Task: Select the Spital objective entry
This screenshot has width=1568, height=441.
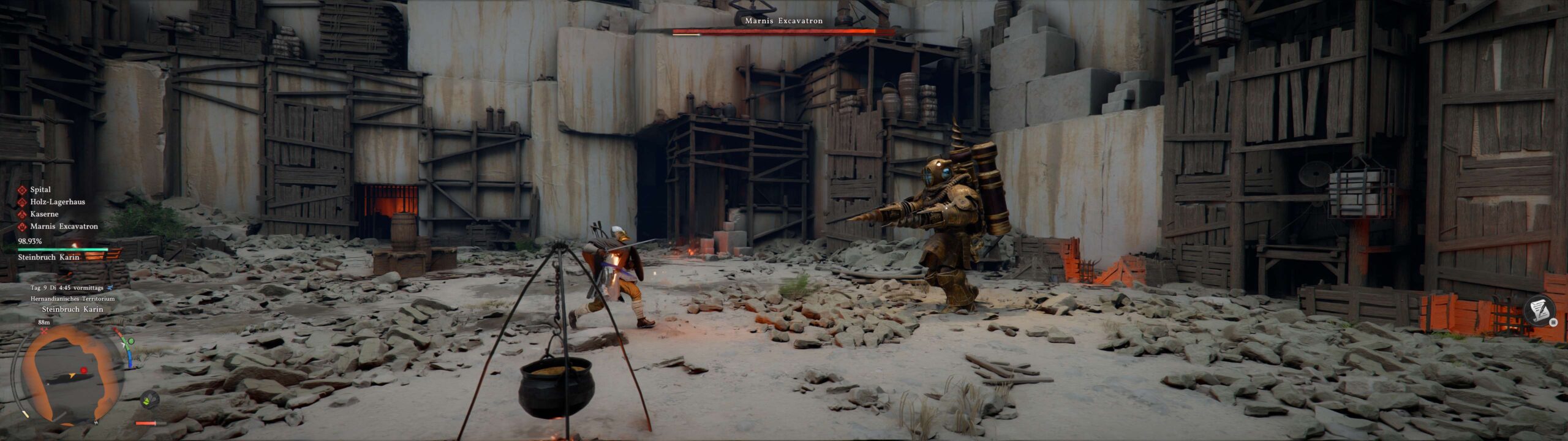Action: pyautogui.click(x=40, y=190)
